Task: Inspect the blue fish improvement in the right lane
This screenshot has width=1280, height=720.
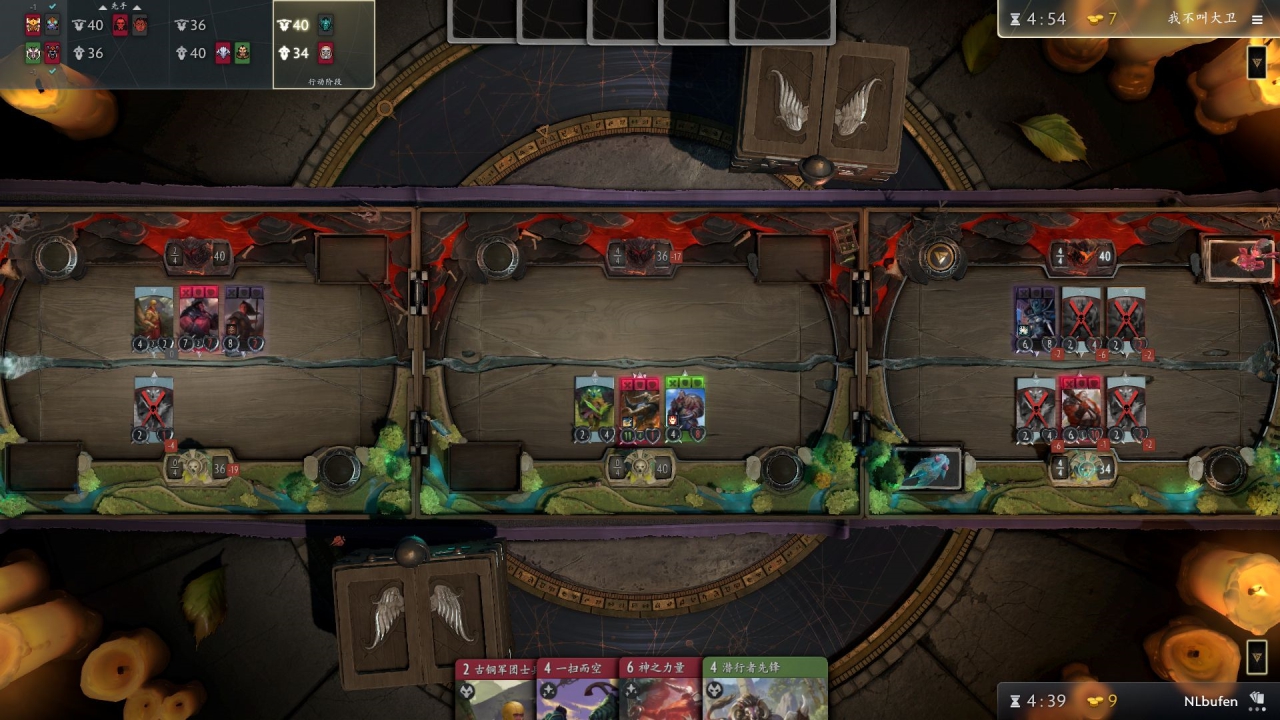Action: click(x=928, y=469)
